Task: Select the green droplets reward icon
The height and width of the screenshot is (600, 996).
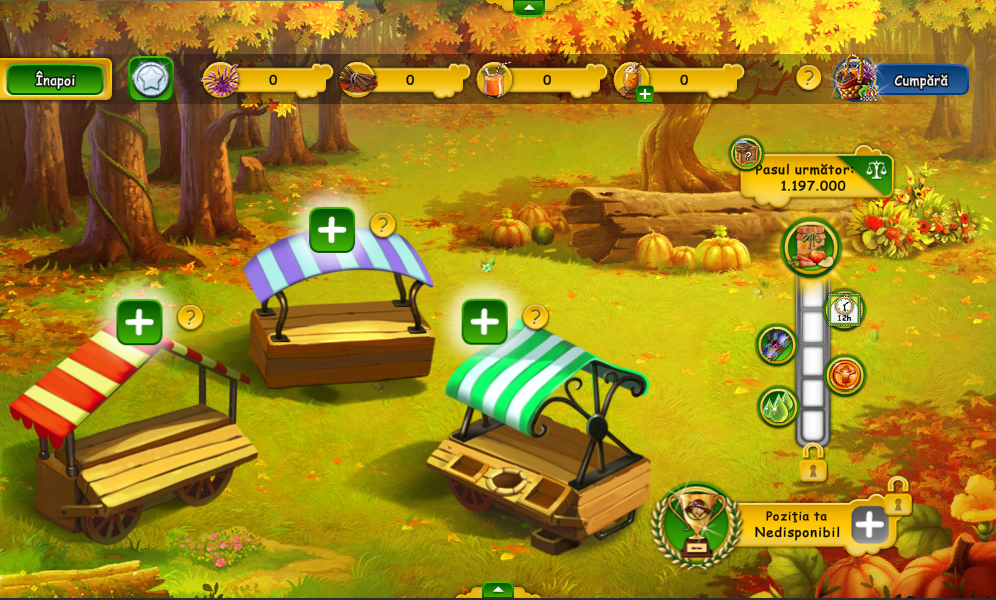Action: click(x=778, y=406)
